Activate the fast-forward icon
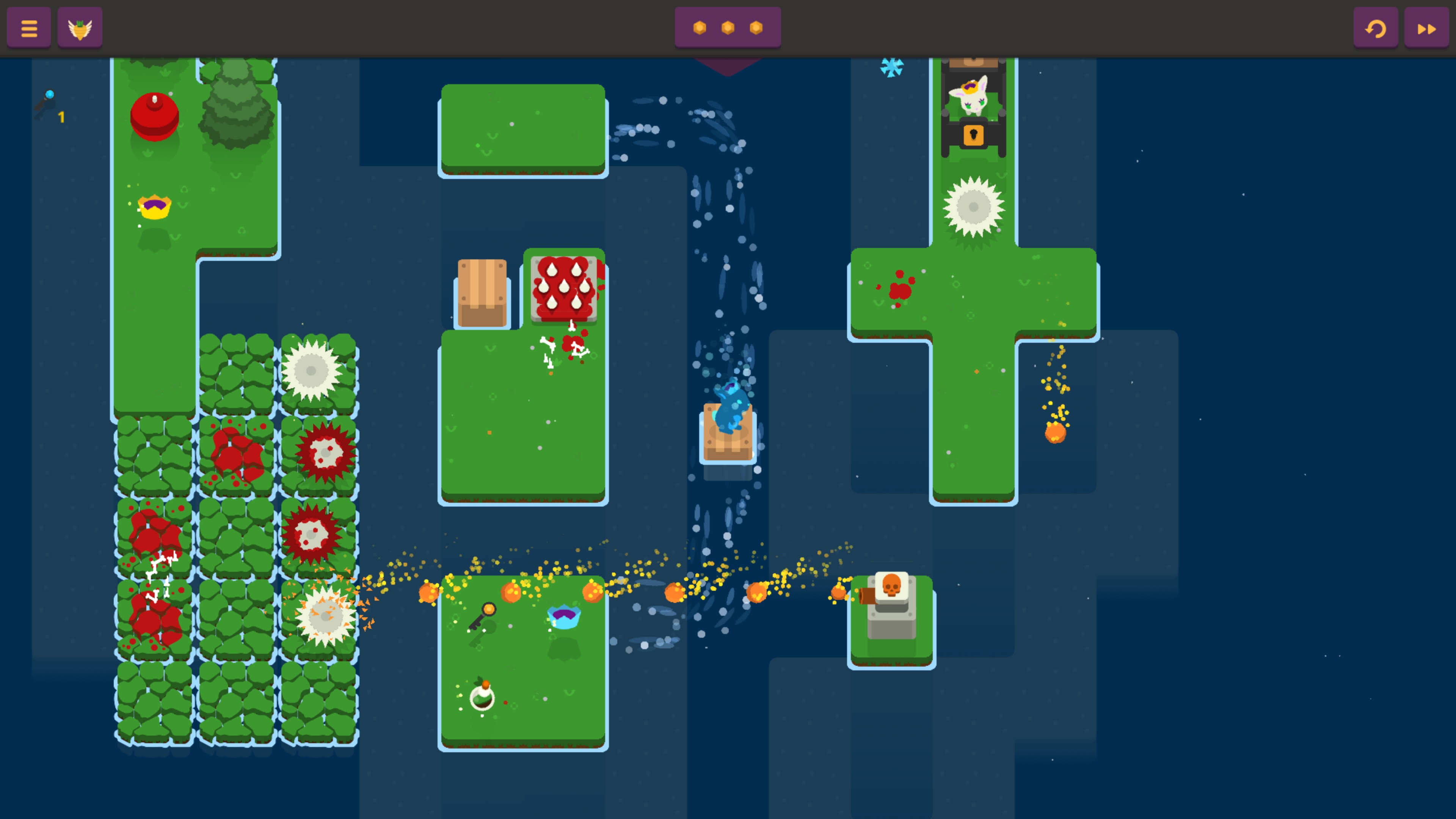Screen dimensions: 1456x819 coord(1426,27)
